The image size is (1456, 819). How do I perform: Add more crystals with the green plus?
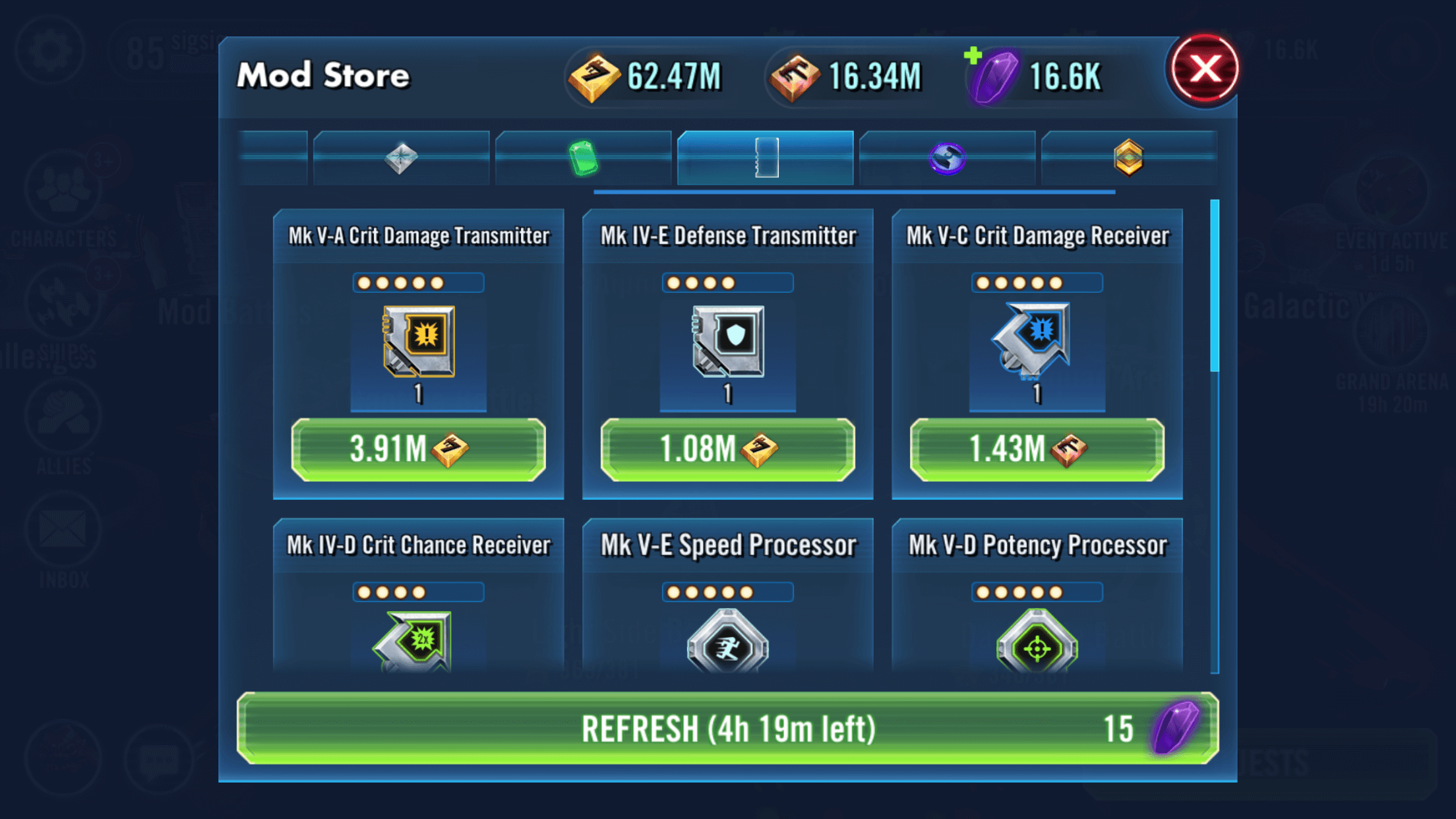(x=973, y=56)
